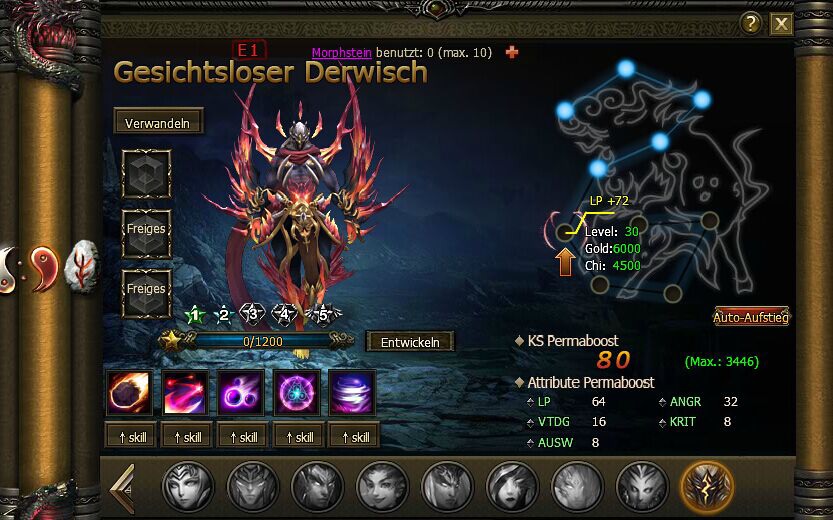Open the help question mark button
The height and width of the screenshot is (520, 833).
click(x=751, y=24)
